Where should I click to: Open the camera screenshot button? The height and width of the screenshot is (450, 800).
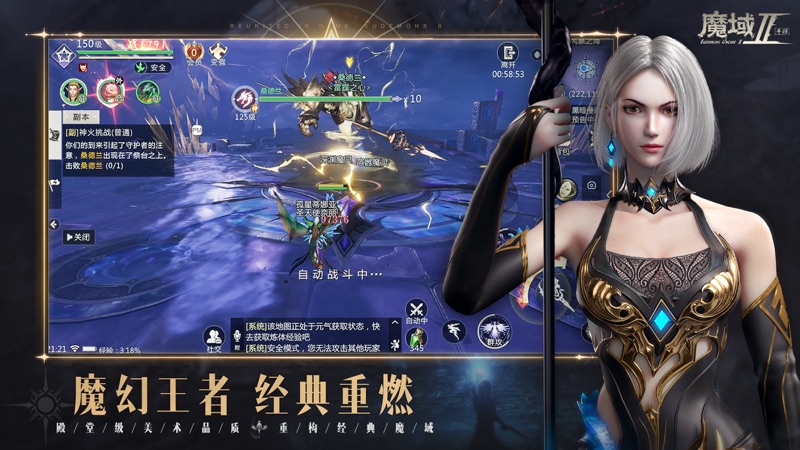point(591,185)
